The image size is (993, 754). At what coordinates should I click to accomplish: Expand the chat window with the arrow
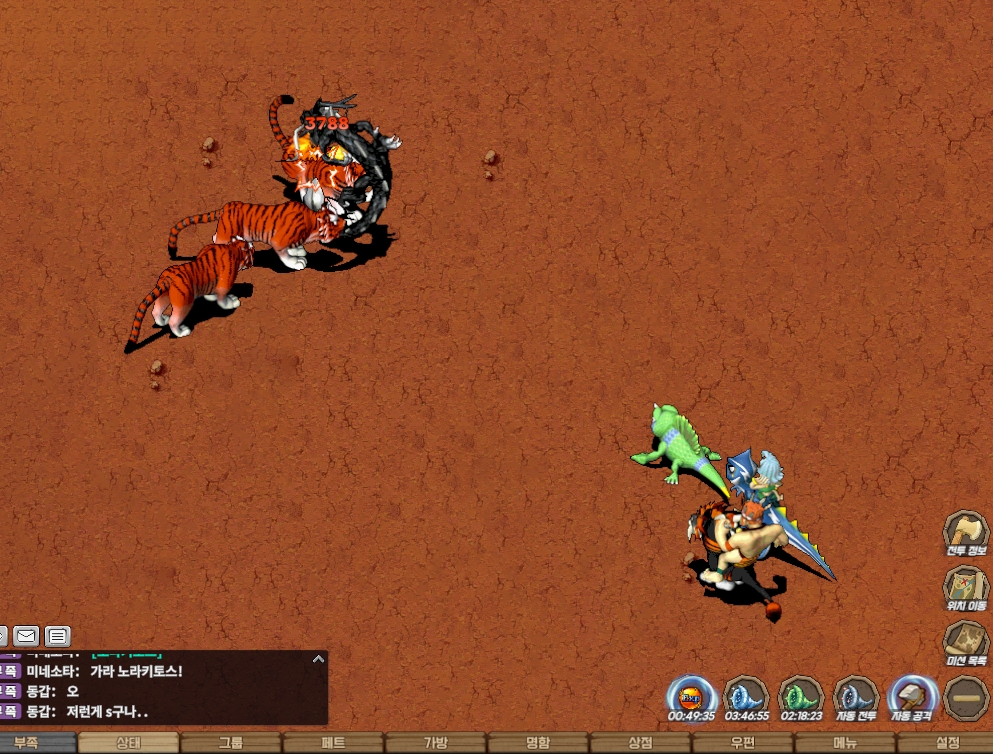(x=318, y=659)
